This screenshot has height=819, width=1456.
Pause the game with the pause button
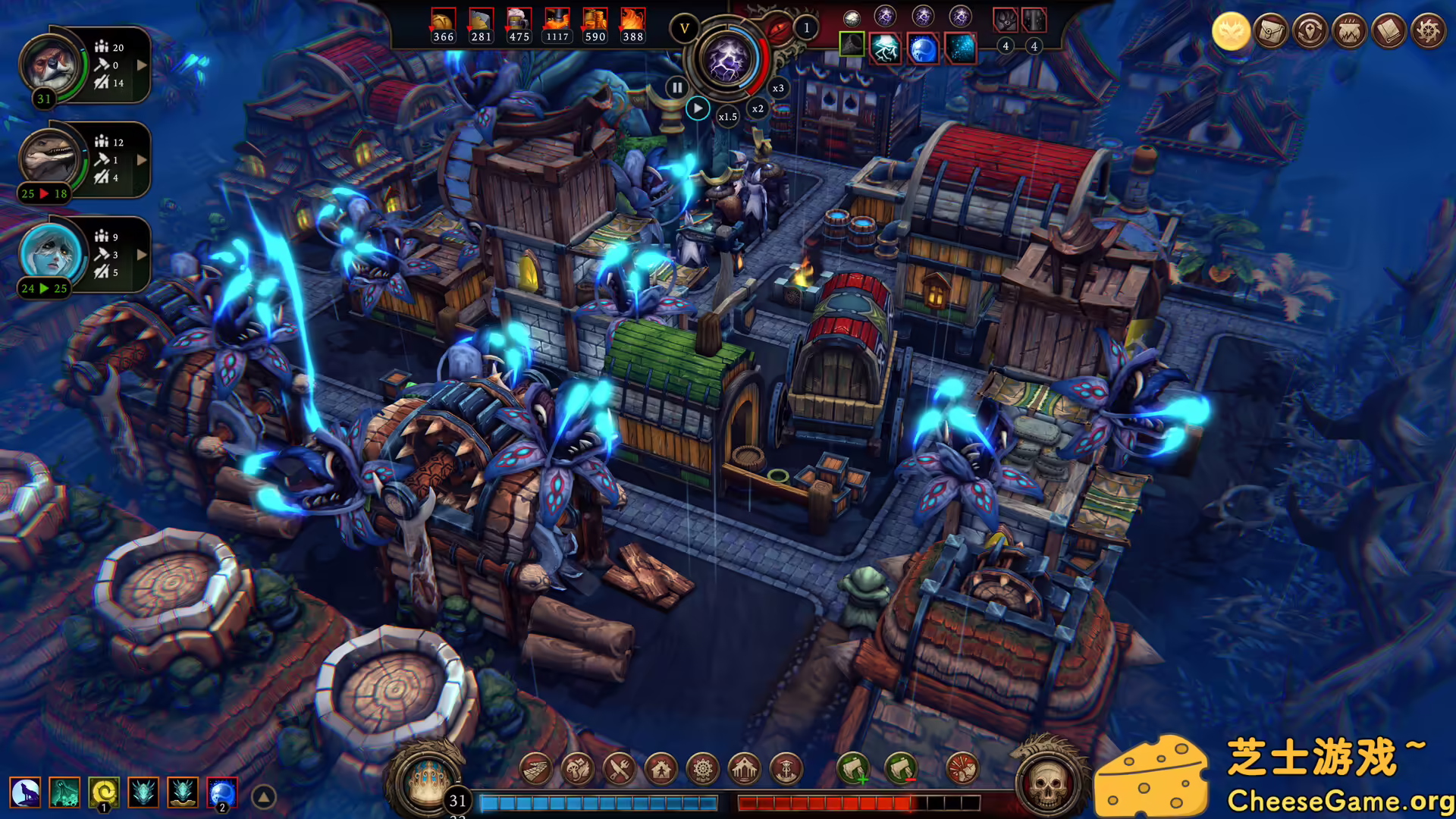click(x=676, y=88)
